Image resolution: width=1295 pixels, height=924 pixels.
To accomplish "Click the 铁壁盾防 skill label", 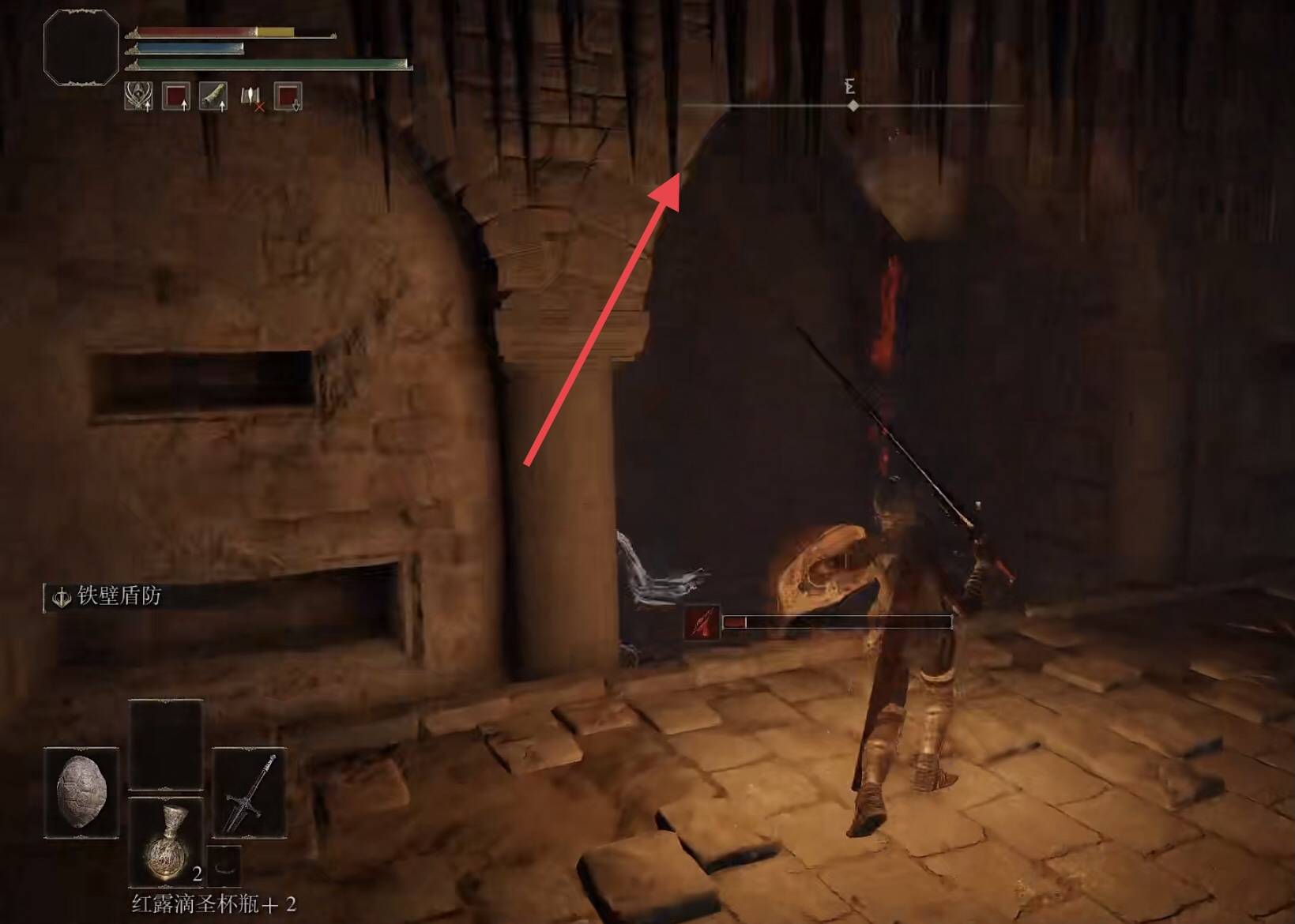I will click(x=119, y=596).
